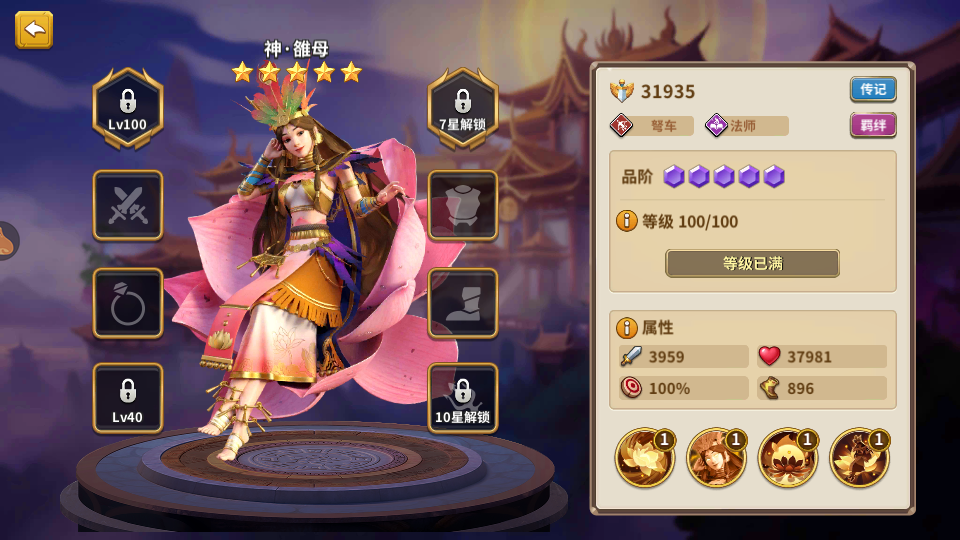Open the 传记 biography button
The width and height of the screenshot is (960, 540).
click(873, 89)
